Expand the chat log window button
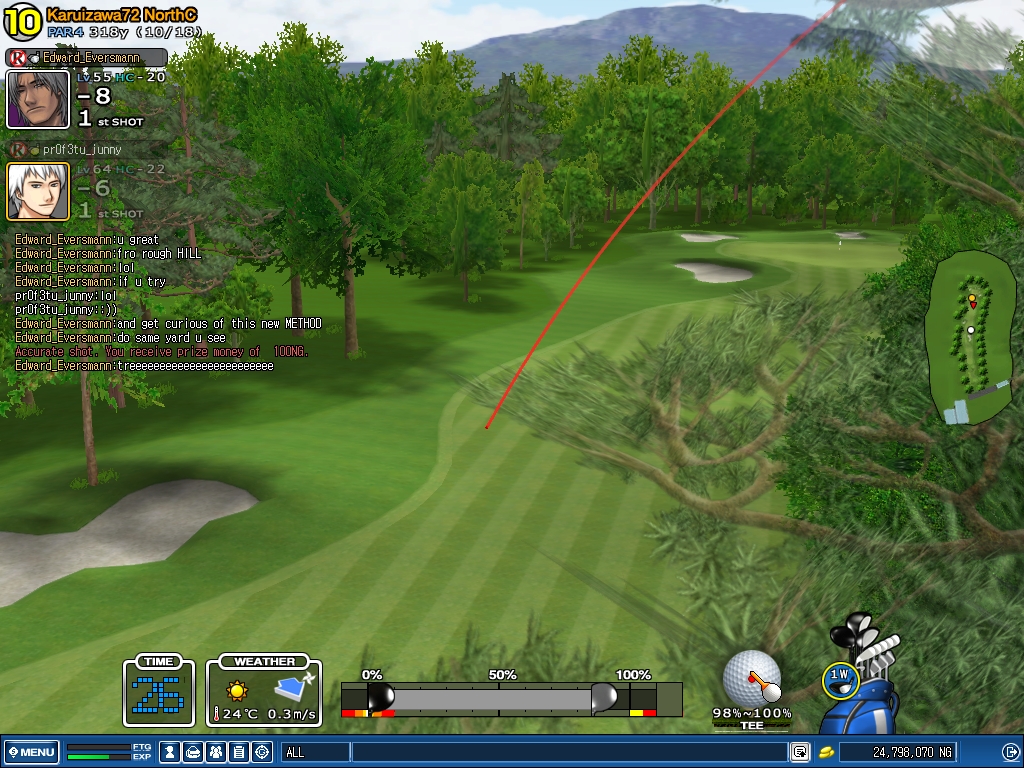The image size is (1024, 768). [800, 752]
